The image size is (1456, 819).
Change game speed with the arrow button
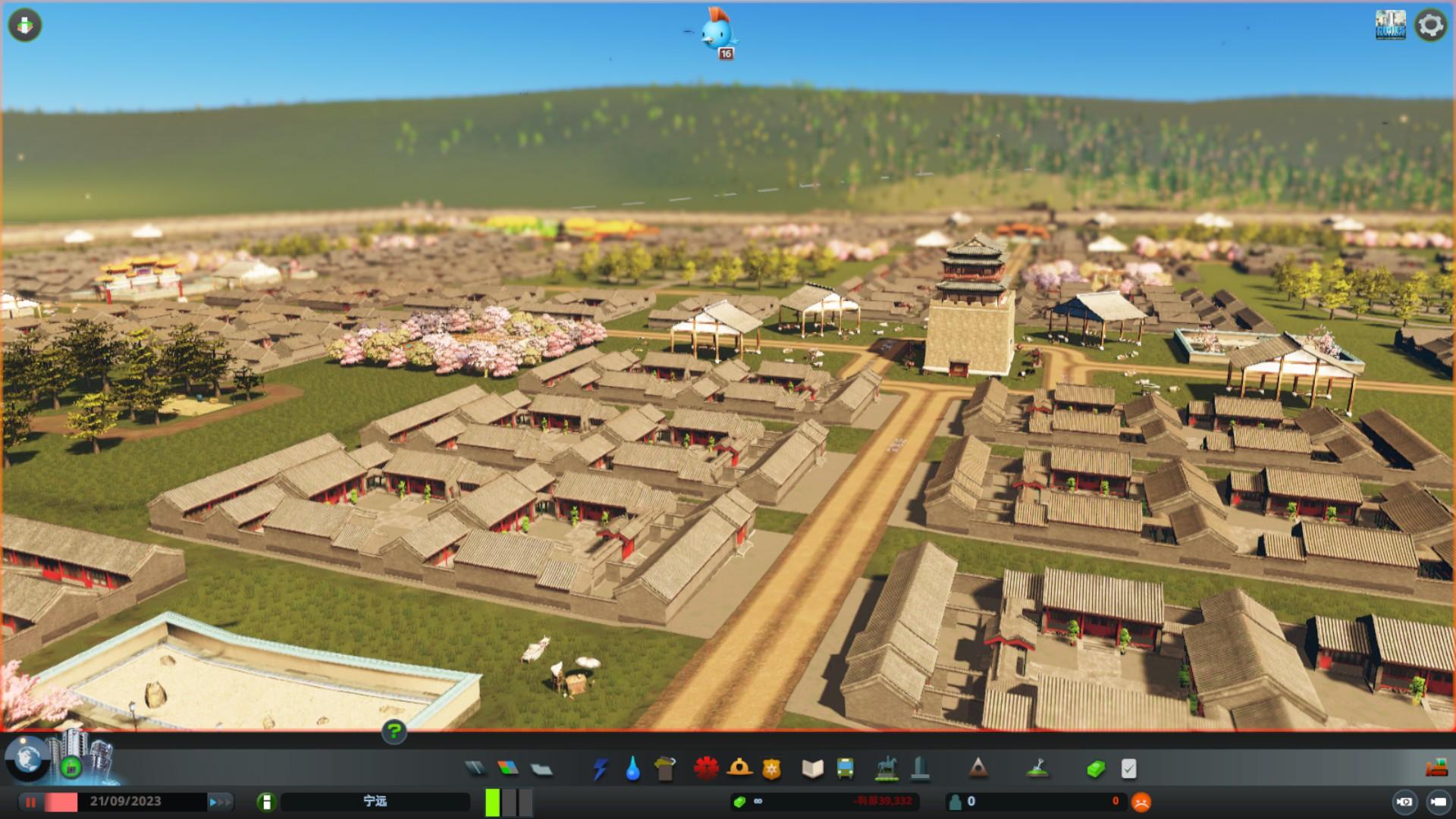(x=220, y=802)
